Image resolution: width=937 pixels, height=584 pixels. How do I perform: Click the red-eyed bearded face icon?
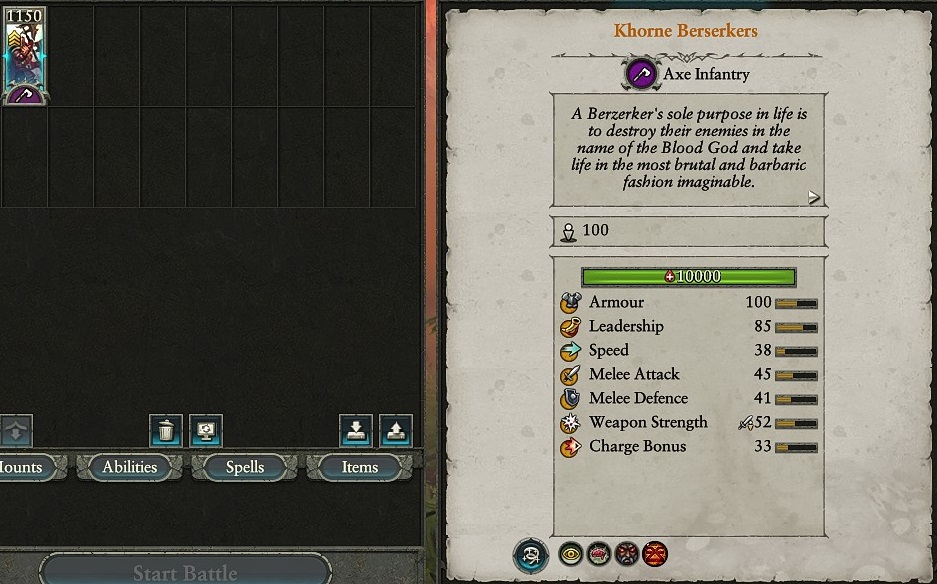coord(627,553)
